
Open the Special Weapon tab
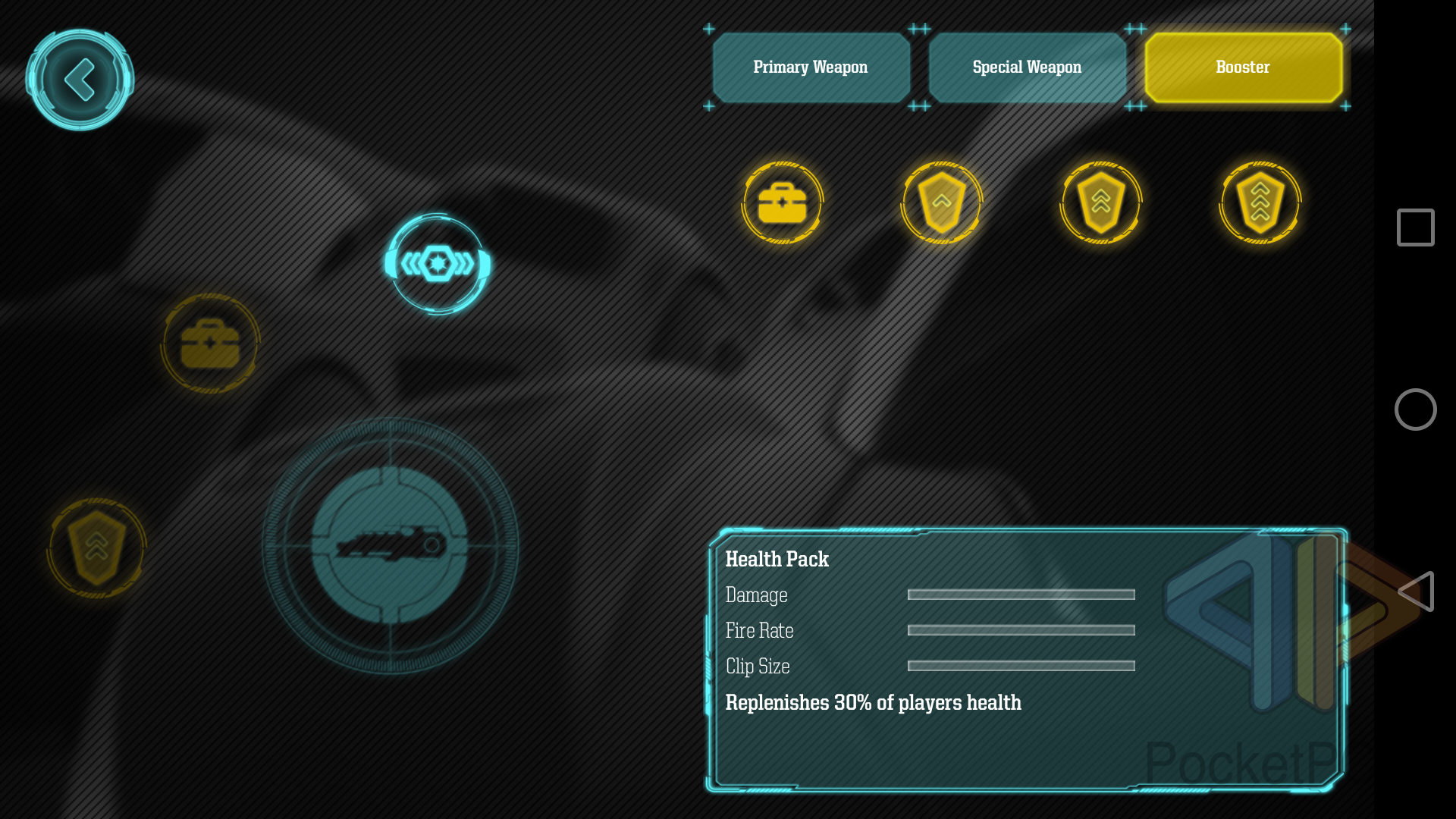coord(1027,67)
